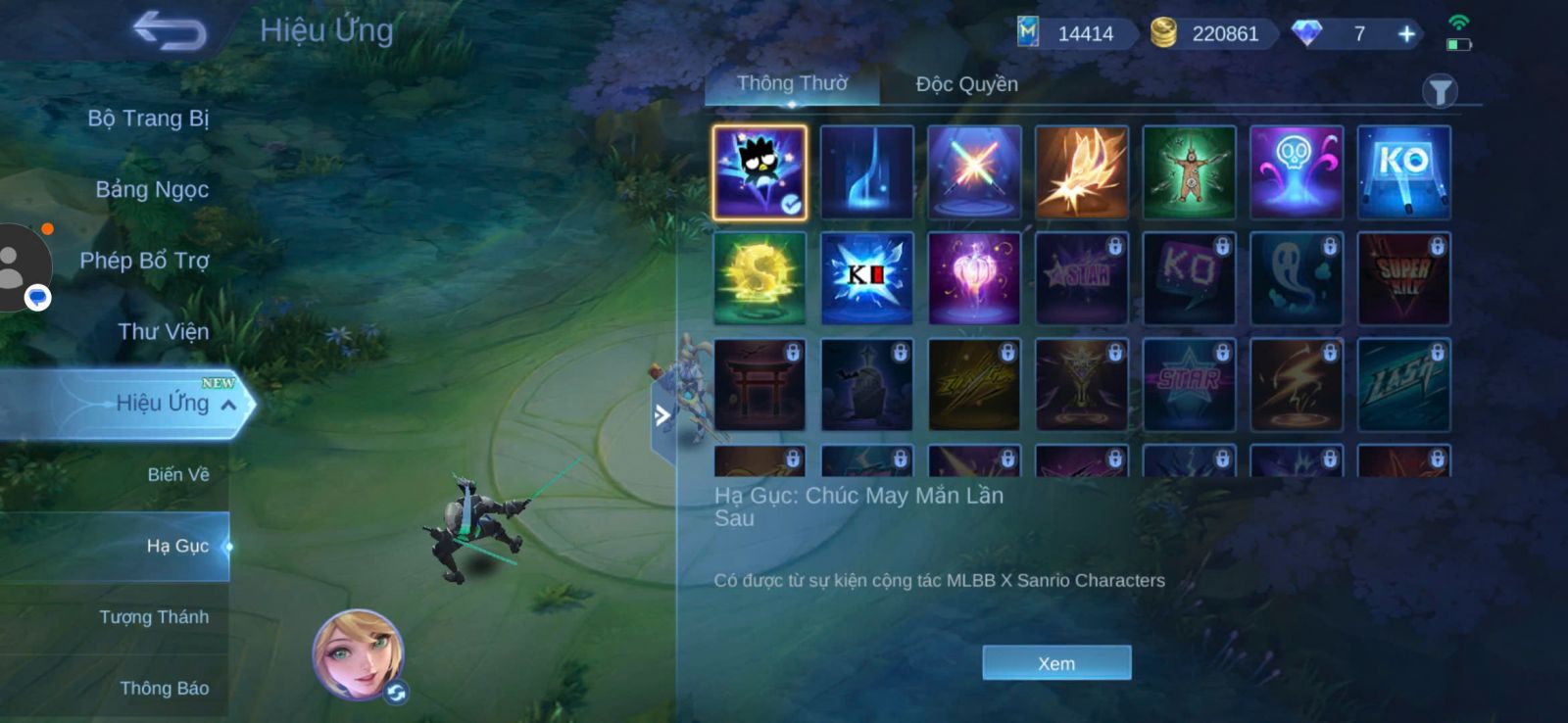
Task: Select the crossed lightsabers elimination effect
Action: click(x=974, y=171)
